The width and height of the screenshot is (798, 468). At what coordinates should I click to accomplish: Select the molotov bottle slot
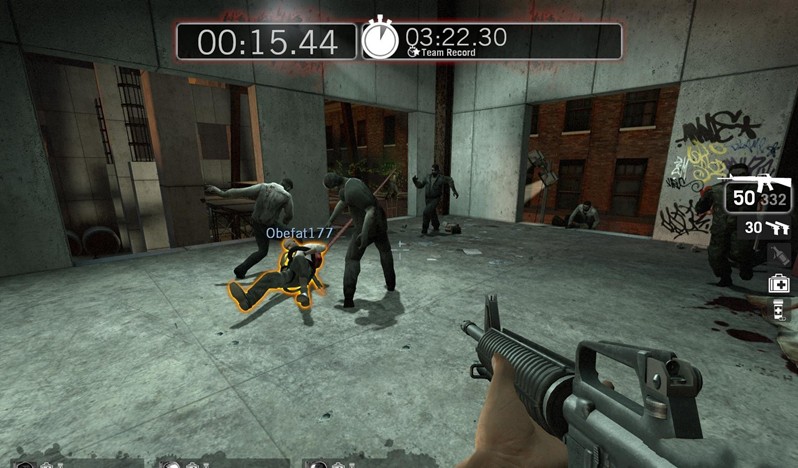(x=778, y=255)
